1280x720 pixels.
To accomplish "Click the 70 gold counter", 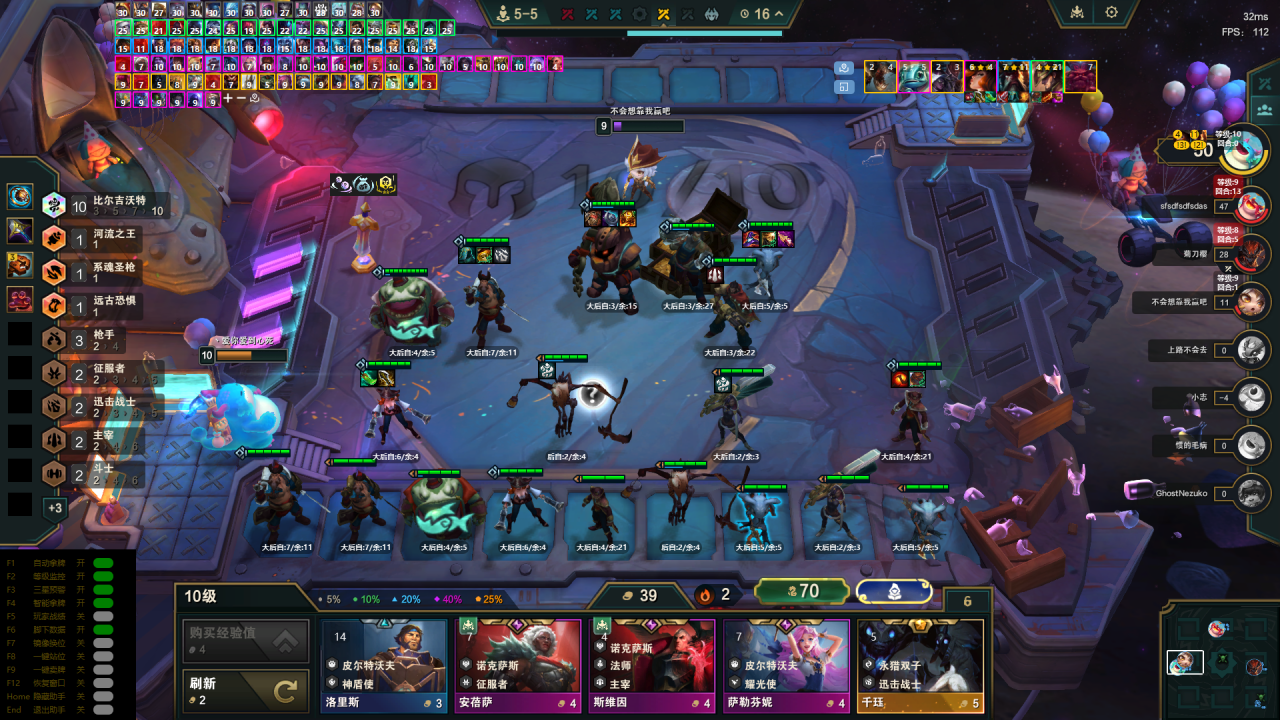I will tap(801, 592).
